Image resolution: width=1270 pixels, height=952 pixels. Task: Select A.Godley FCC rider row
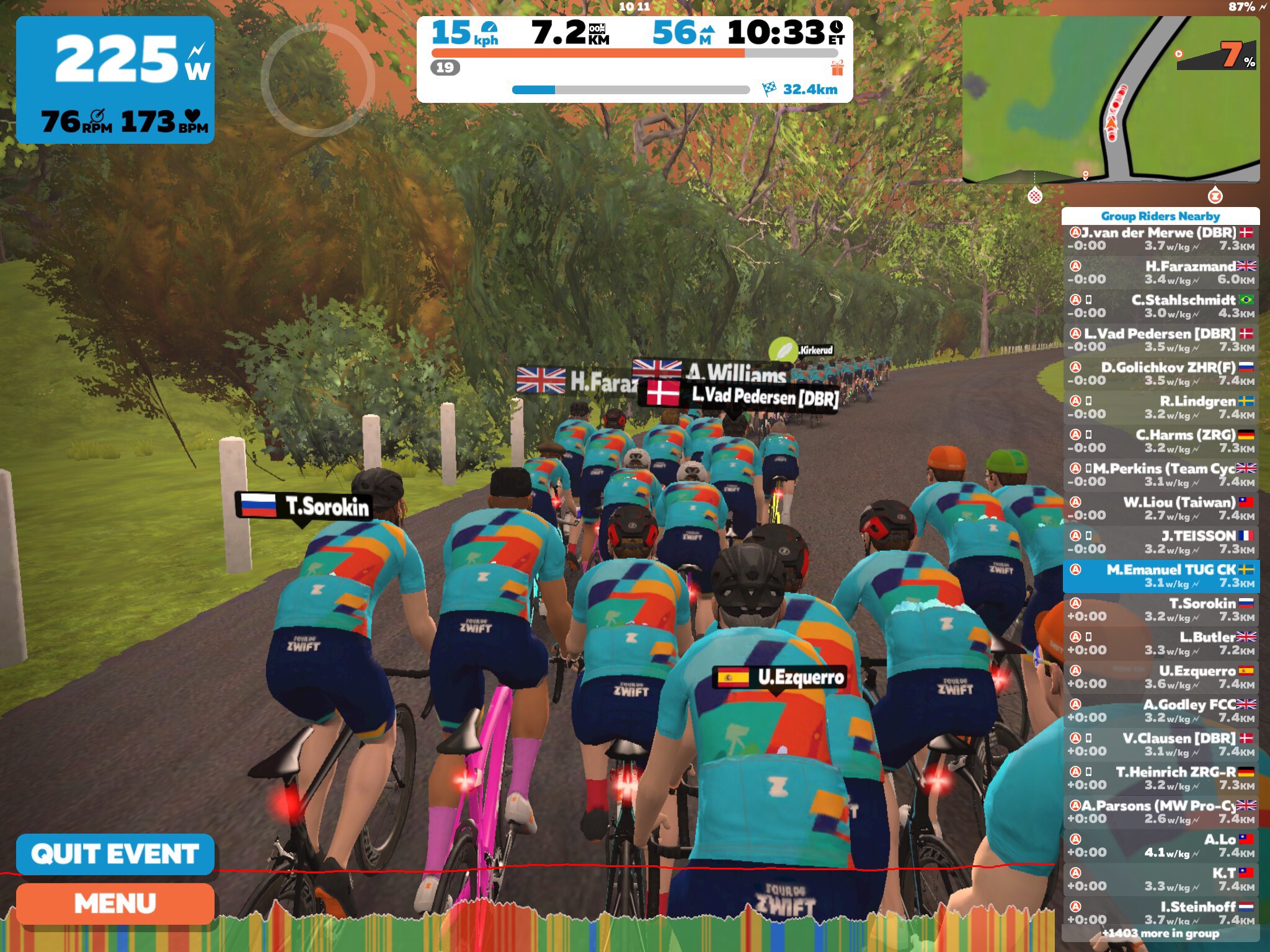click(1161, 710)
